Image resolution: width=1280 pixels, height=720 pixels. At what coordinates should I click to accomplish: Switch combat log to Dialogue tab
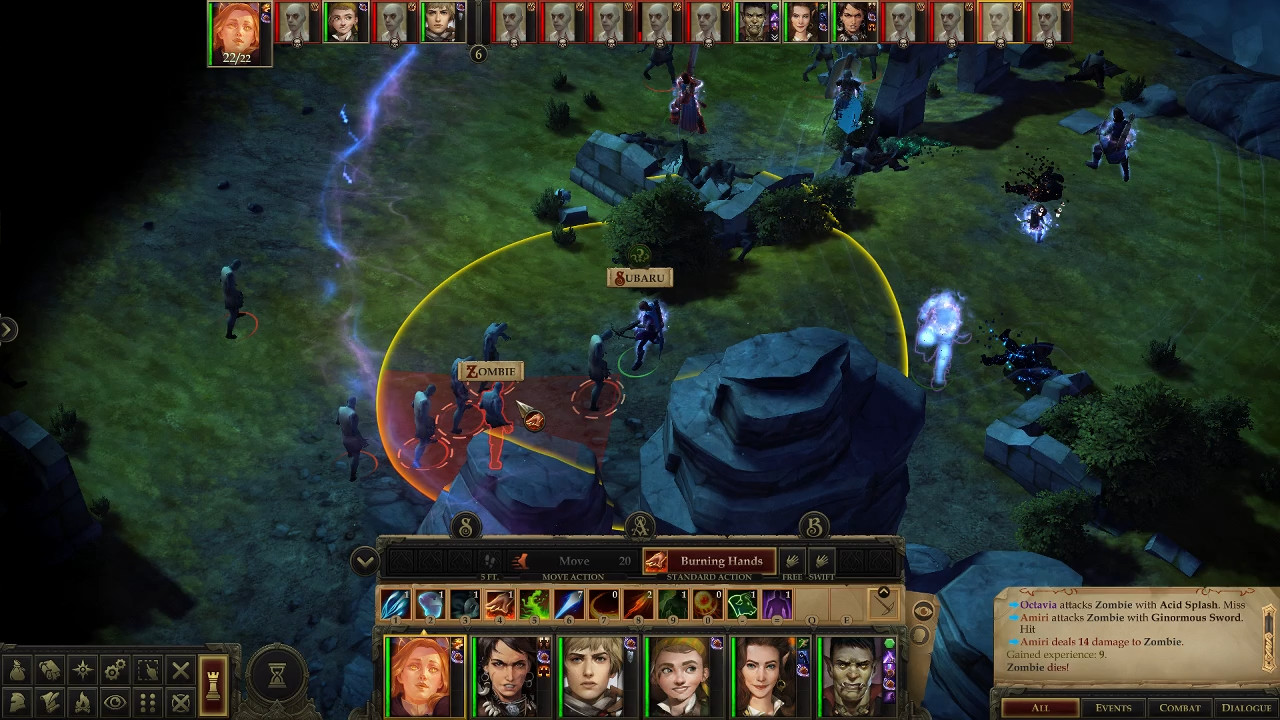pos(1245,708)
